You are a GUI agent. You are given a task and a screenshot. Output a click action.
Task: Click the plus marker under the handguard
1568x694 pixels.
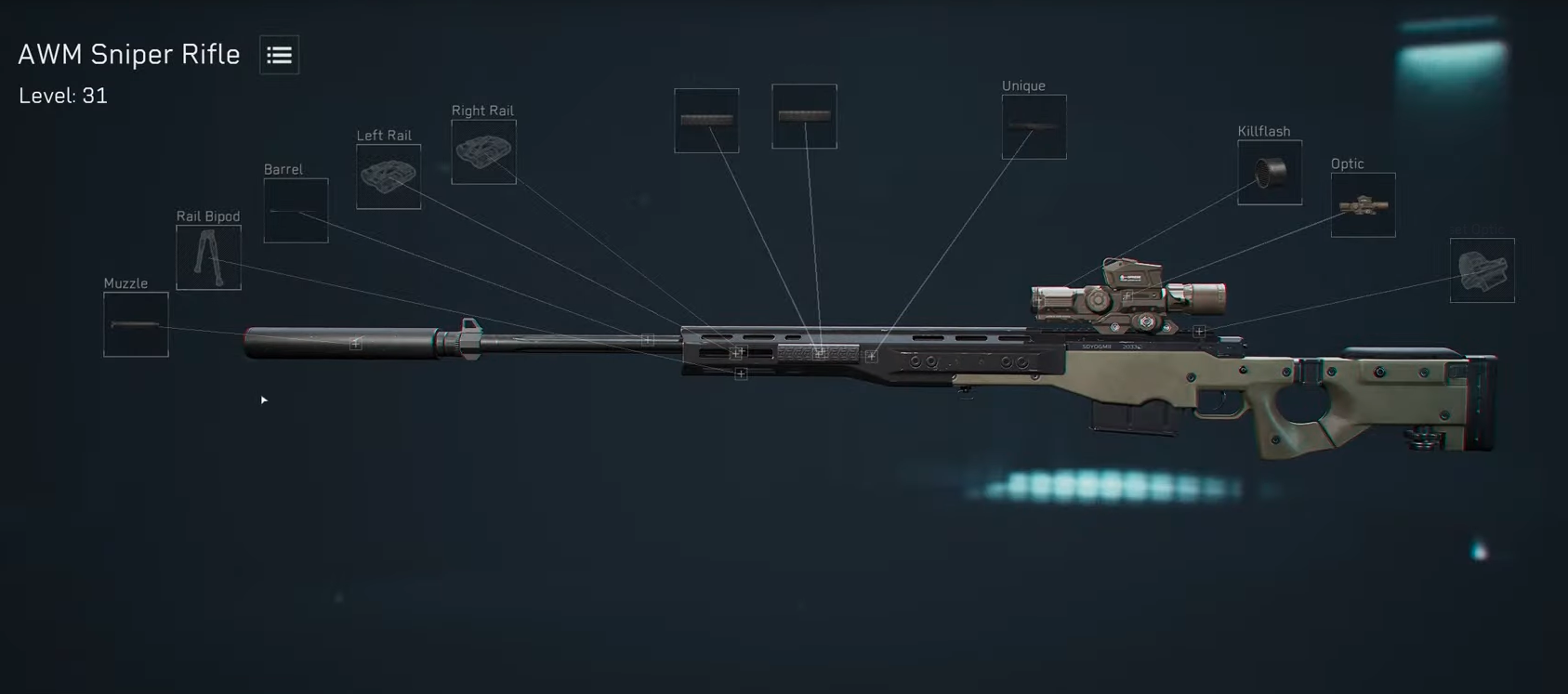pyautogui.click(x=741, y=373)
